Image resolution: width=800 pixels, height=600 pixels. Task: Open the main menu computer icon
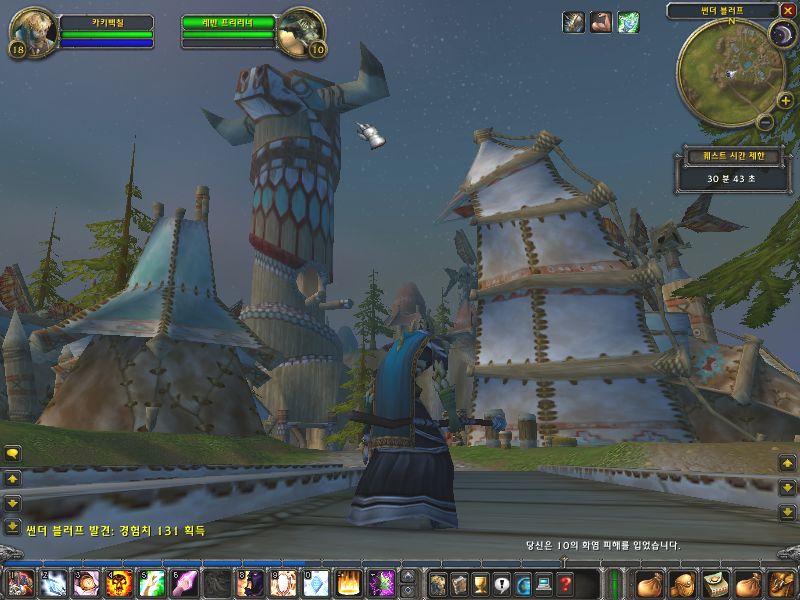544,584
